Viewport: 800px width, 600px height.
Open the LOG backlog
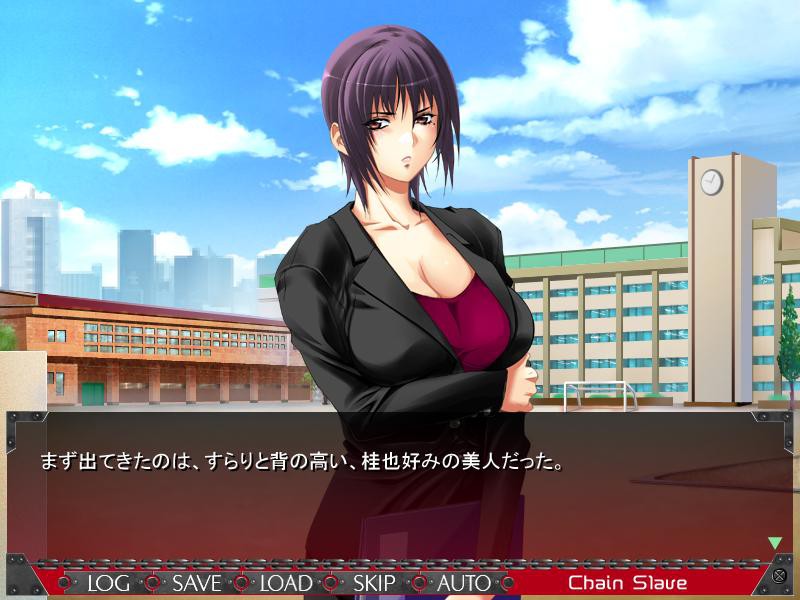109,582
